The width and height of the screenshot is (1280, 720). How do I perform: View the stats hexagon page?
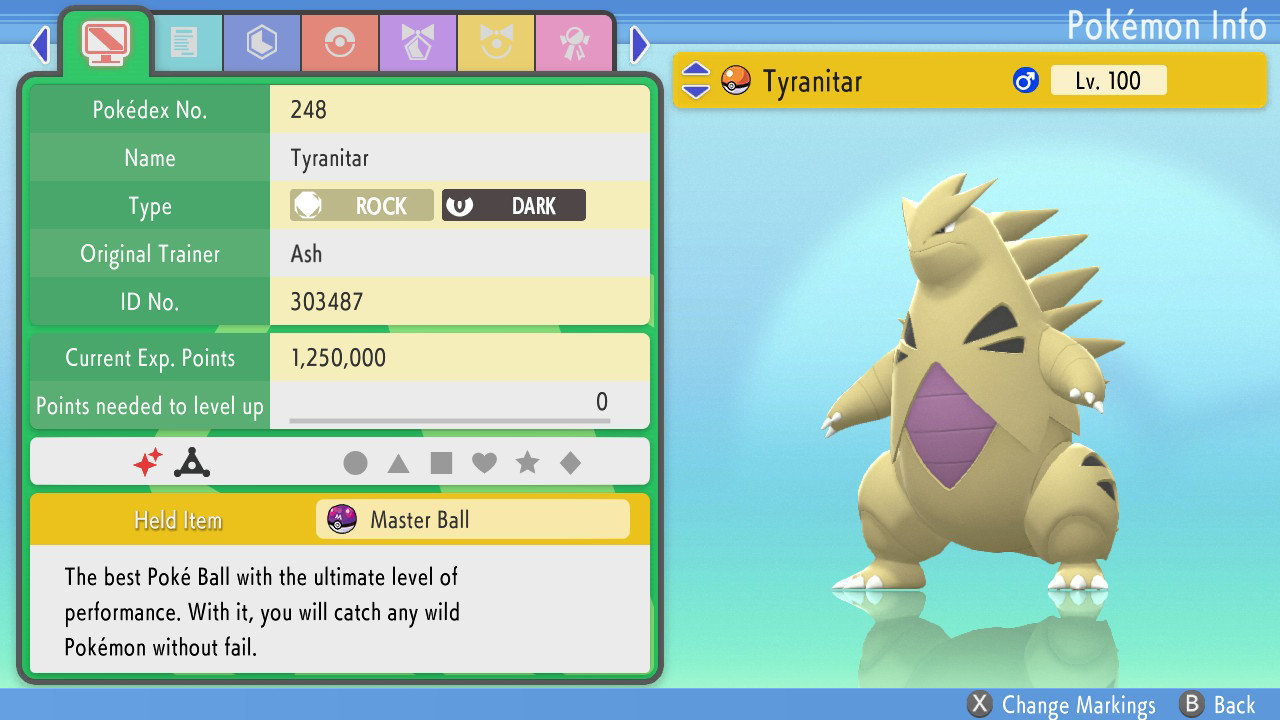(x=261, y=42)
